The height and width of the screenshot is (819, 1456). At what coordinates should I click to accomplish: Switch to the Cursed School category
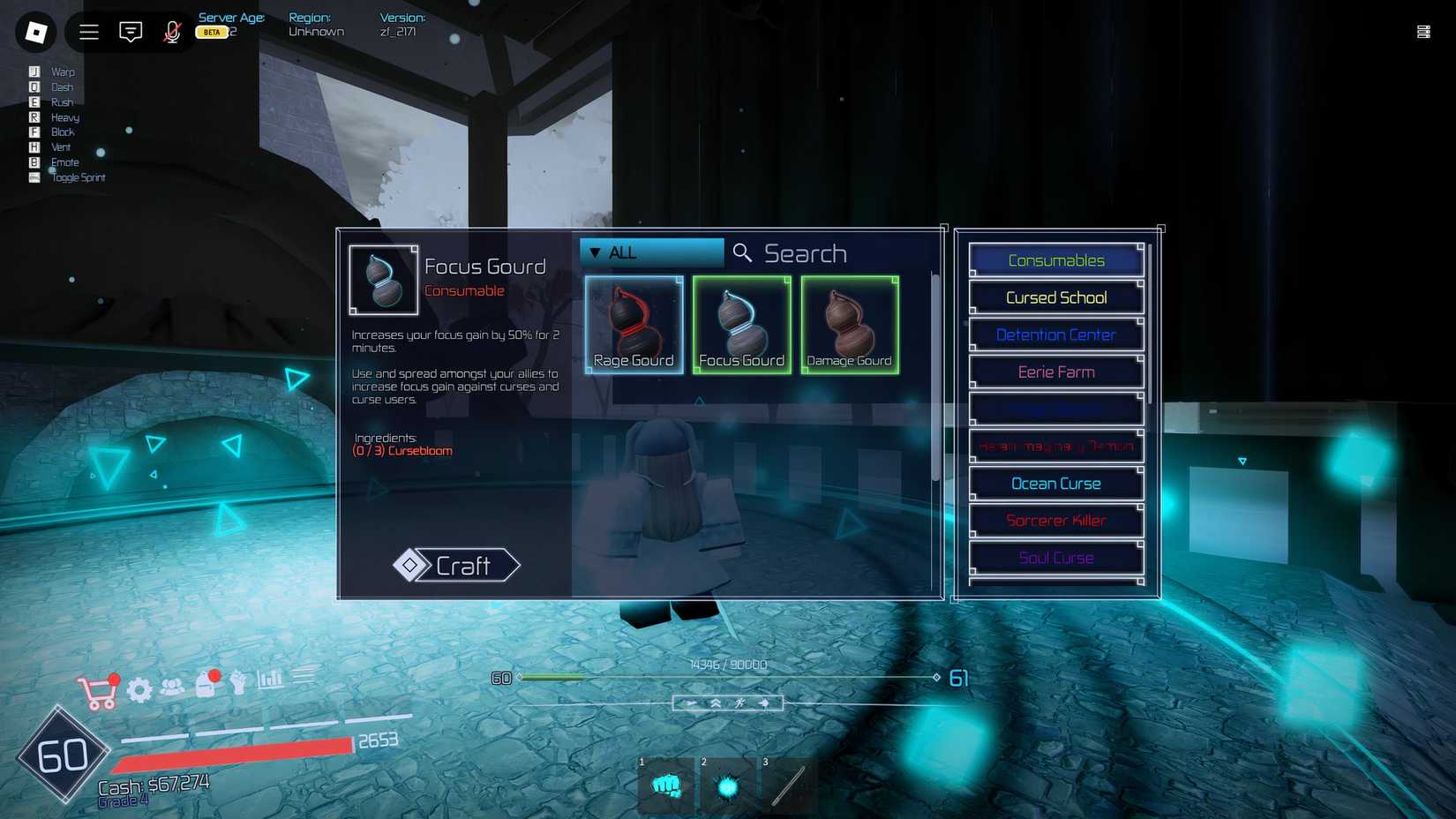pyautogui.click(x=1056, y=297)
